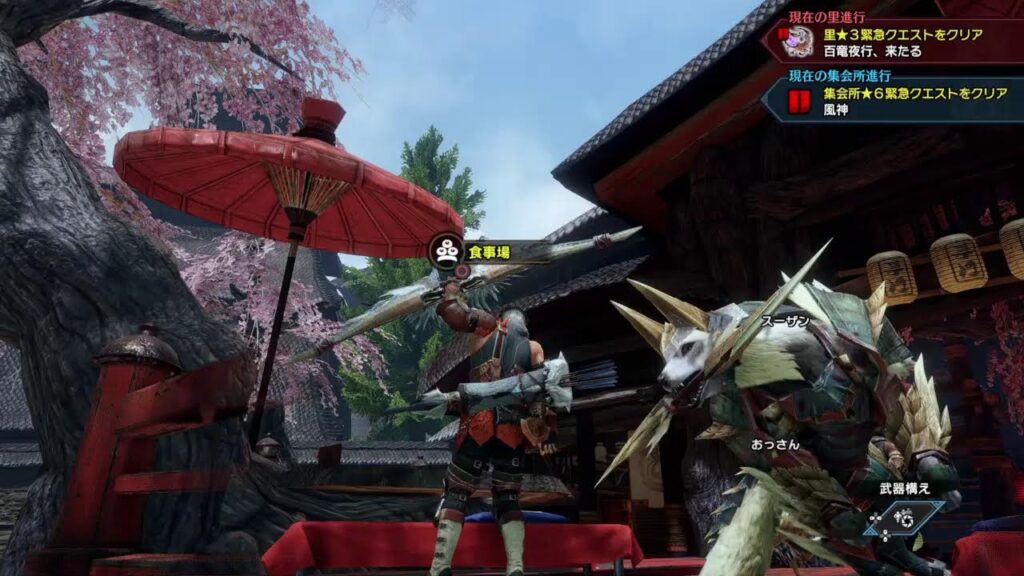Click the 食事場 canteen marker icon
Screen dimensions: 1024x576
pyautogui.click(x=447, y=252)
